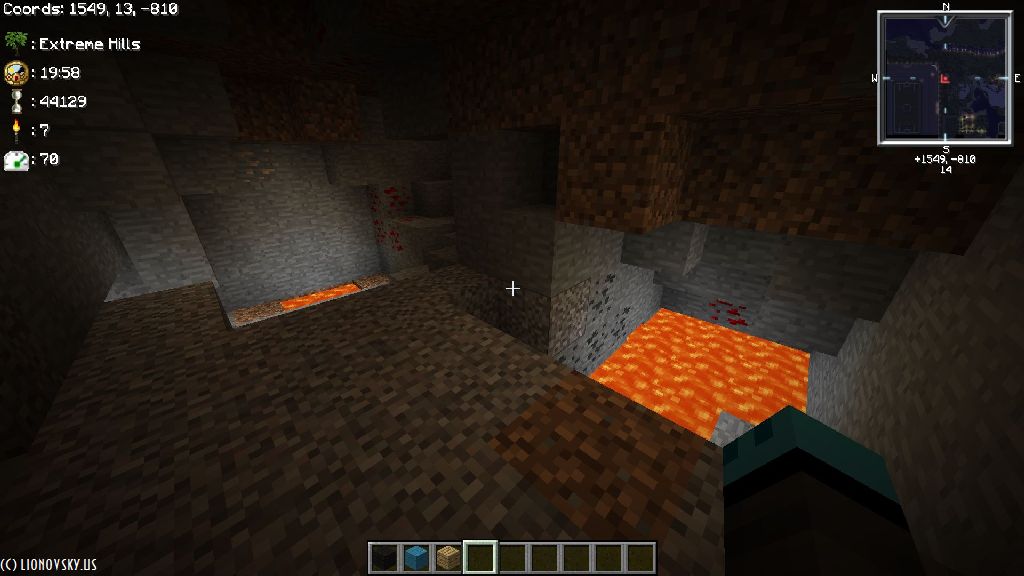
Task: Select the dark block hotbar slot
Action: click(384, 557)
